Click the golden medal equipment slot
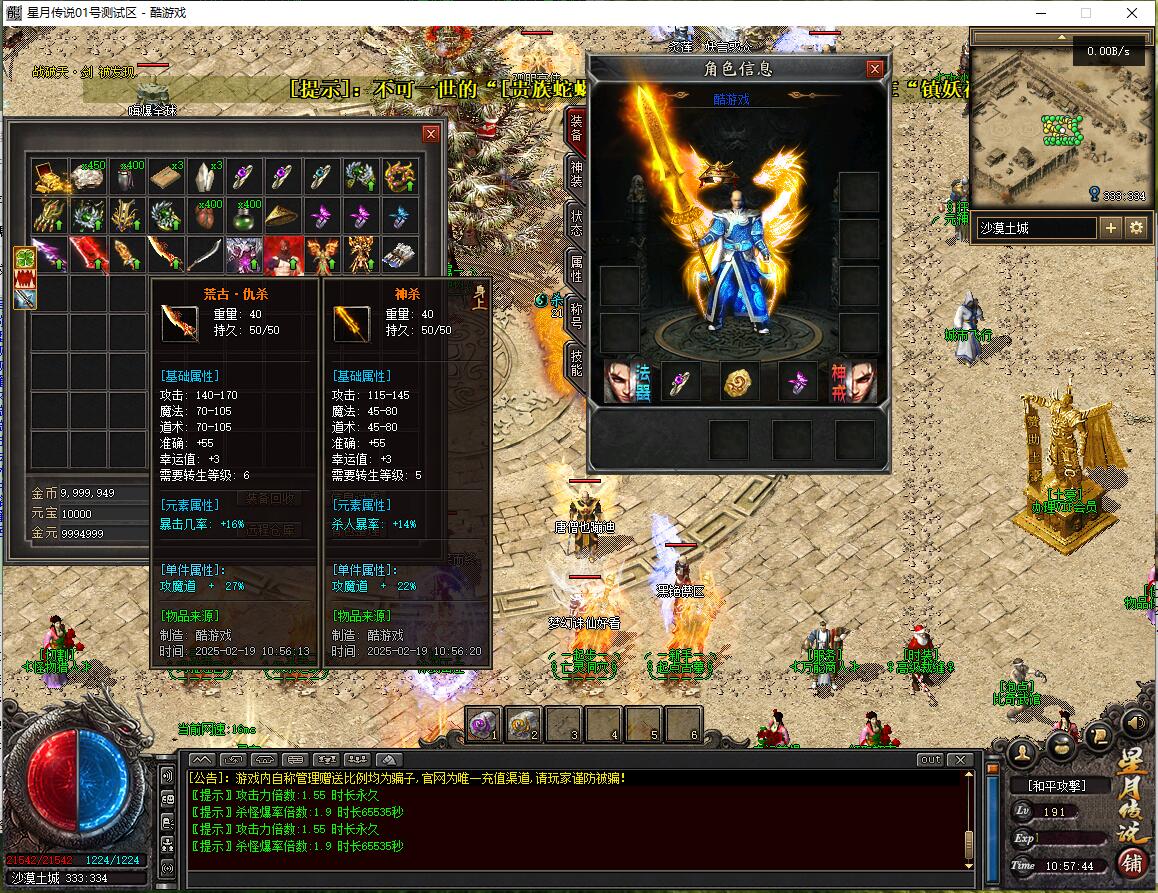 [740, 382]
